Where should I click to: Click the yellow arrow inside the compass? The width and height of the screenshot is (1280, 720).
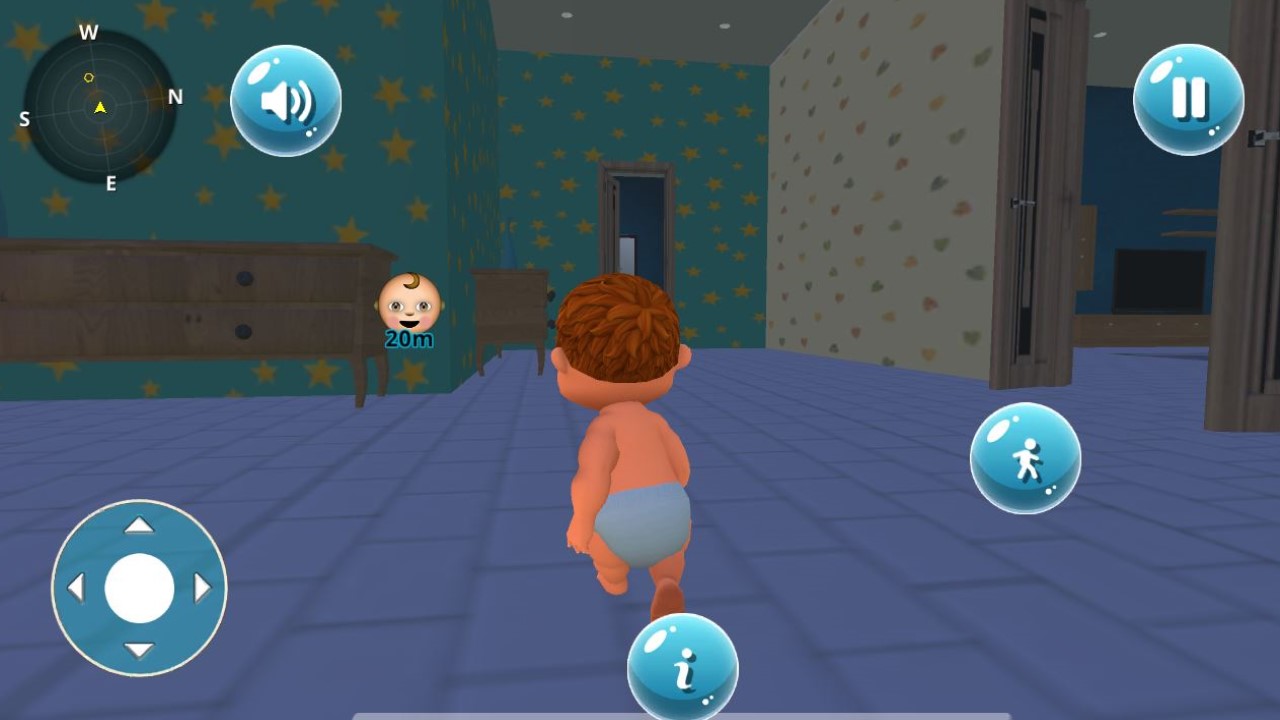[x=98, y=108]
